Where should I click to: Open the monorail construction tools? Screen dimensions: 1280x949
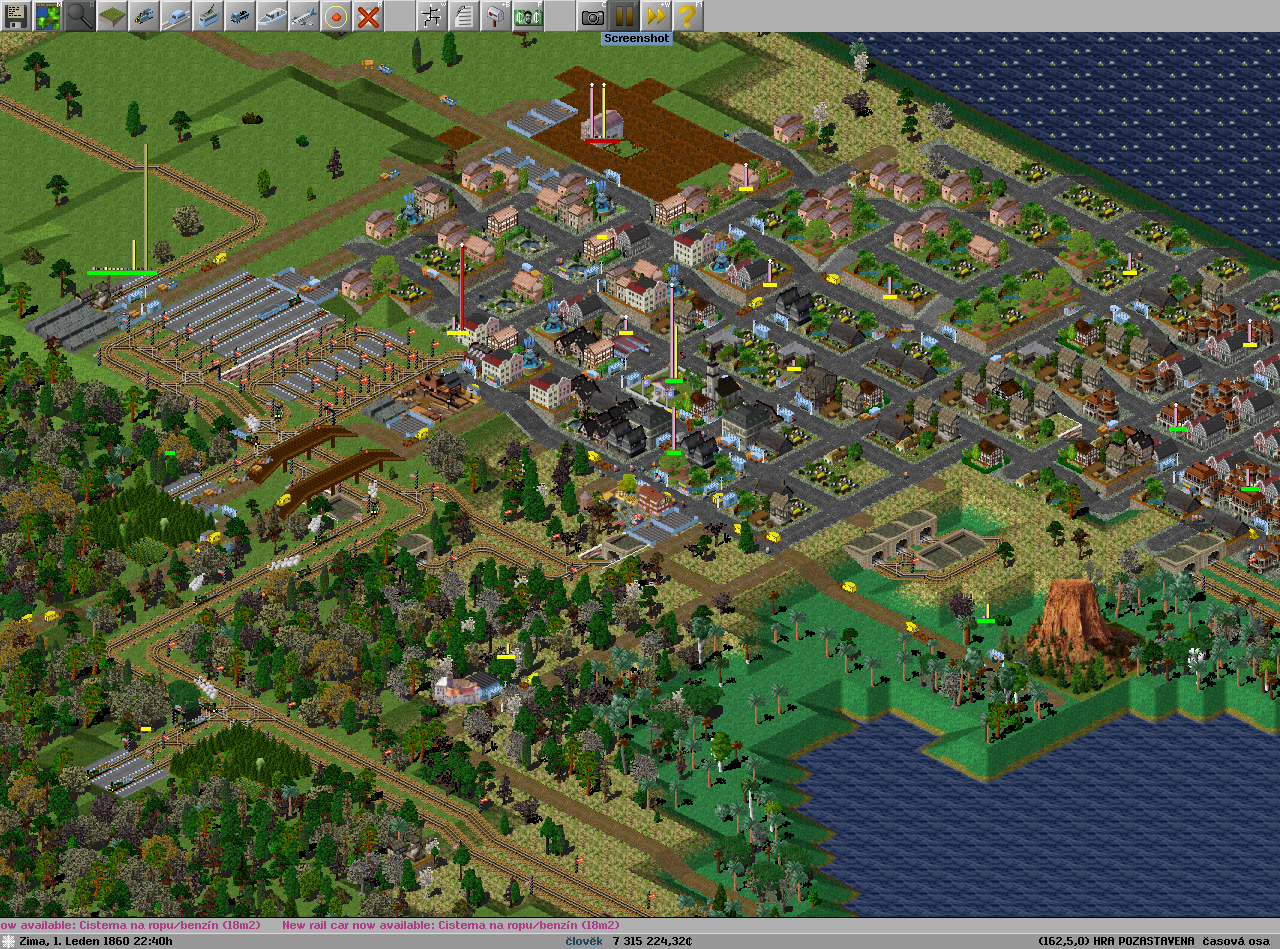(x=176, y=16)
